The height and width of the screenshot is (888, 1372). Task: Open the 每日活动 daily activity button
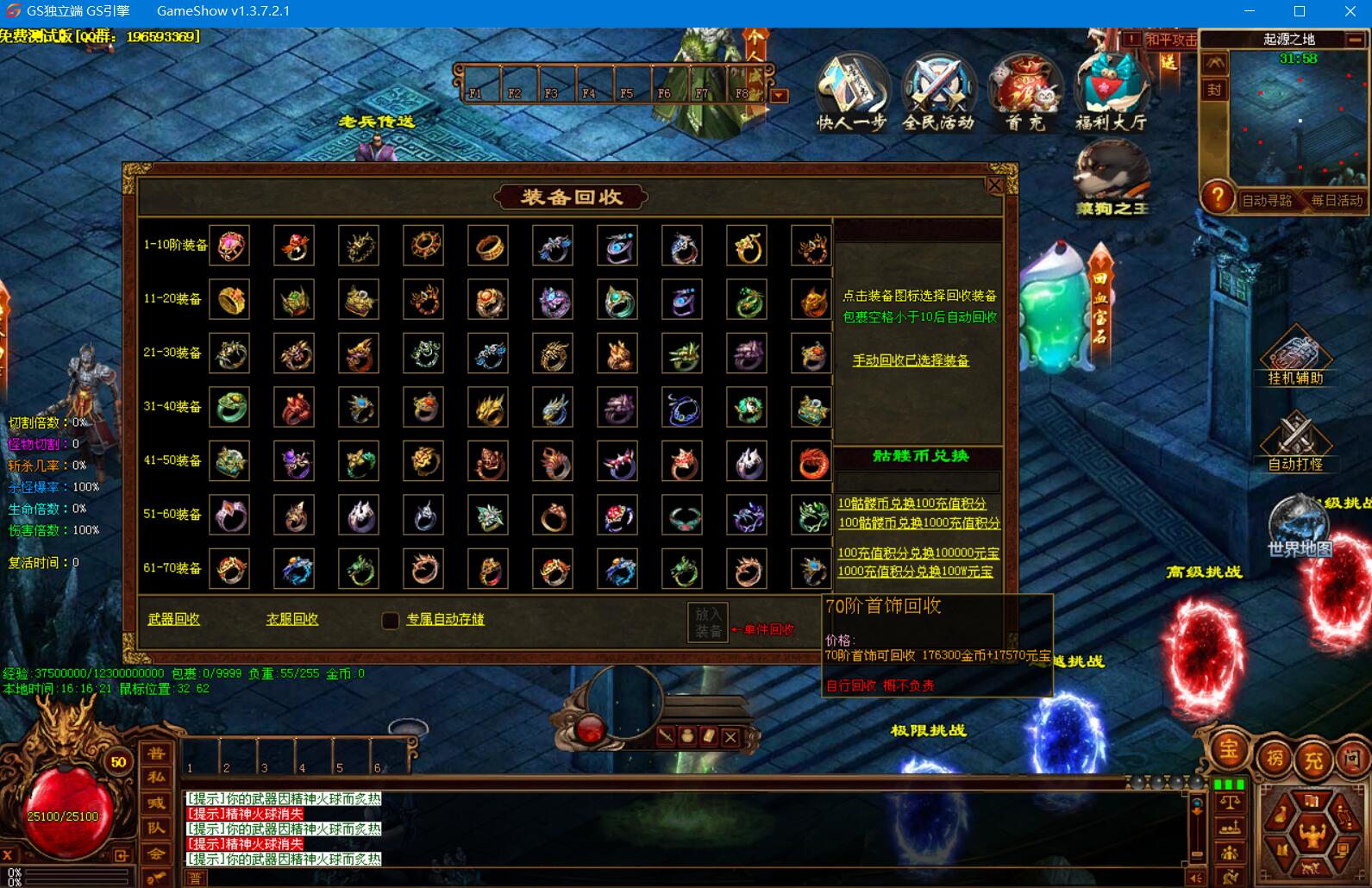click(x=1337, y=201)
